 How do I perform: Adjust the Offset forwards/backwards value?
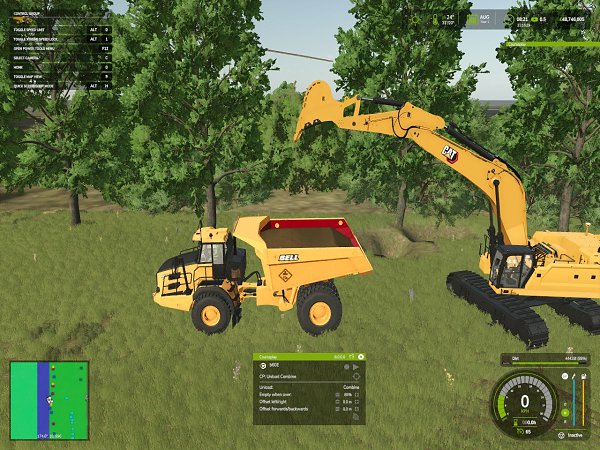pyautogui.click(x=346, y=408)
